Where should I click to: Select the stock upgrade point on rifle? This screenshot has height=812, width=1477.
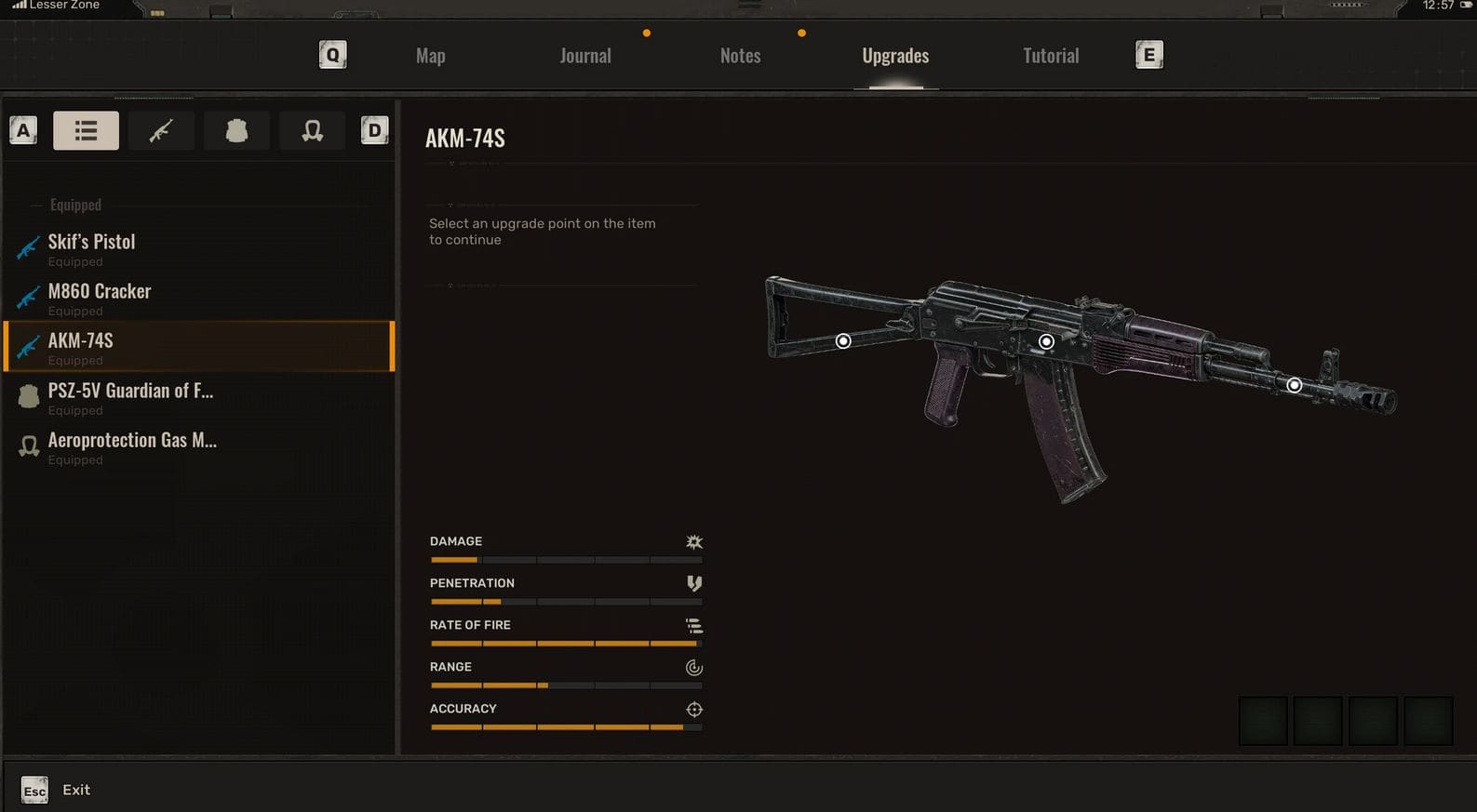coord(843,341)
